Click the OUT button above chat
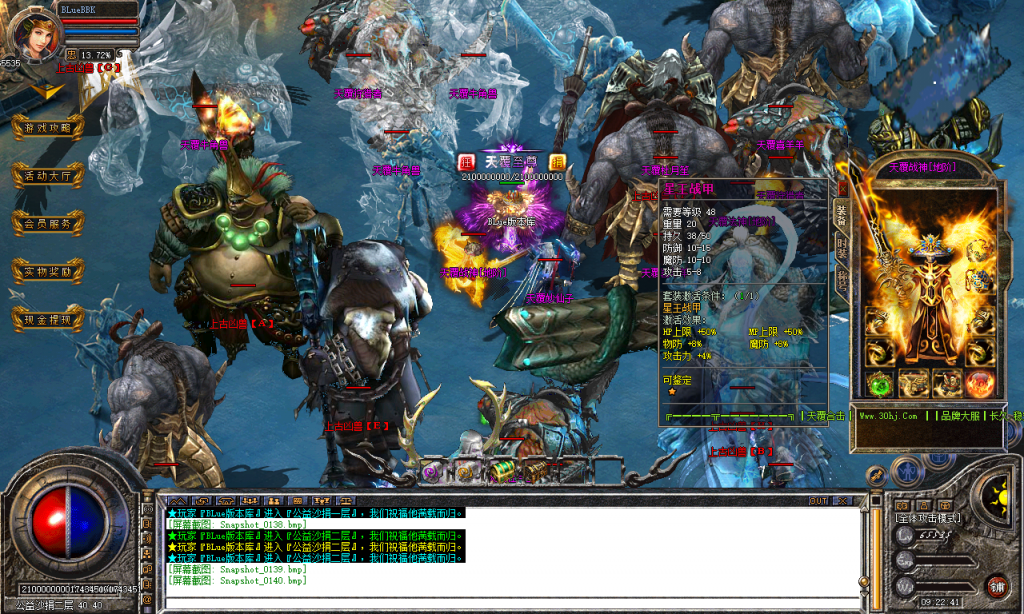The height and width of the screenshot is (614, 1024). [818, 500]
